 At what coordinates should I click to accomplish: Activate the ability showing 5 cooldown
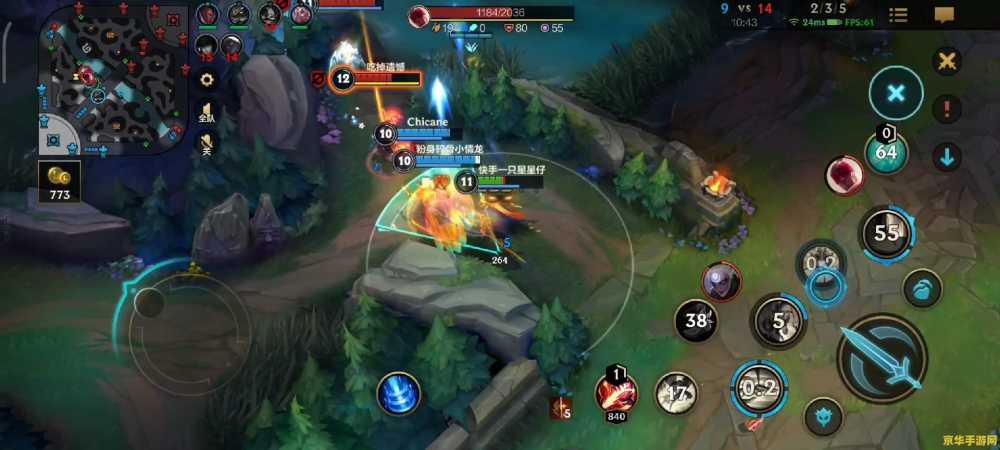coord(778,322)
